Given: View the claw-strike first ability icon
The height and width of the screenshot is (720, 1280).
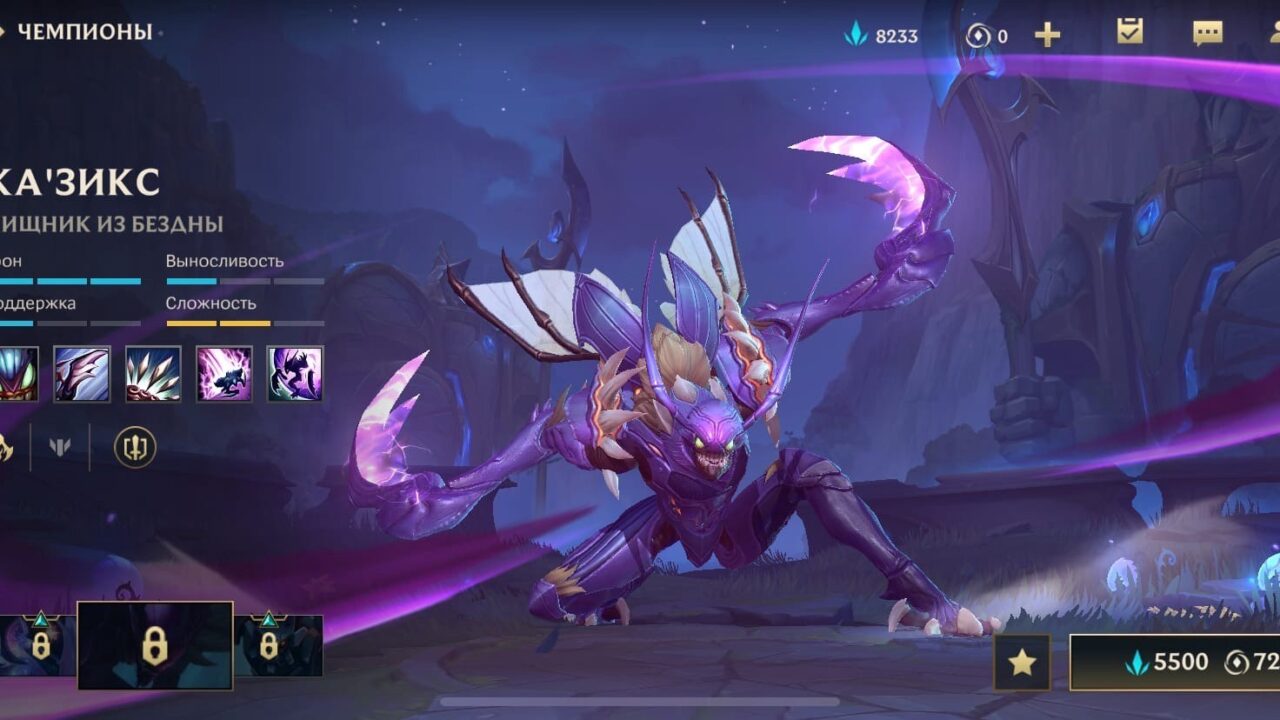Looking at the screenshot, I should click(83, 372).
